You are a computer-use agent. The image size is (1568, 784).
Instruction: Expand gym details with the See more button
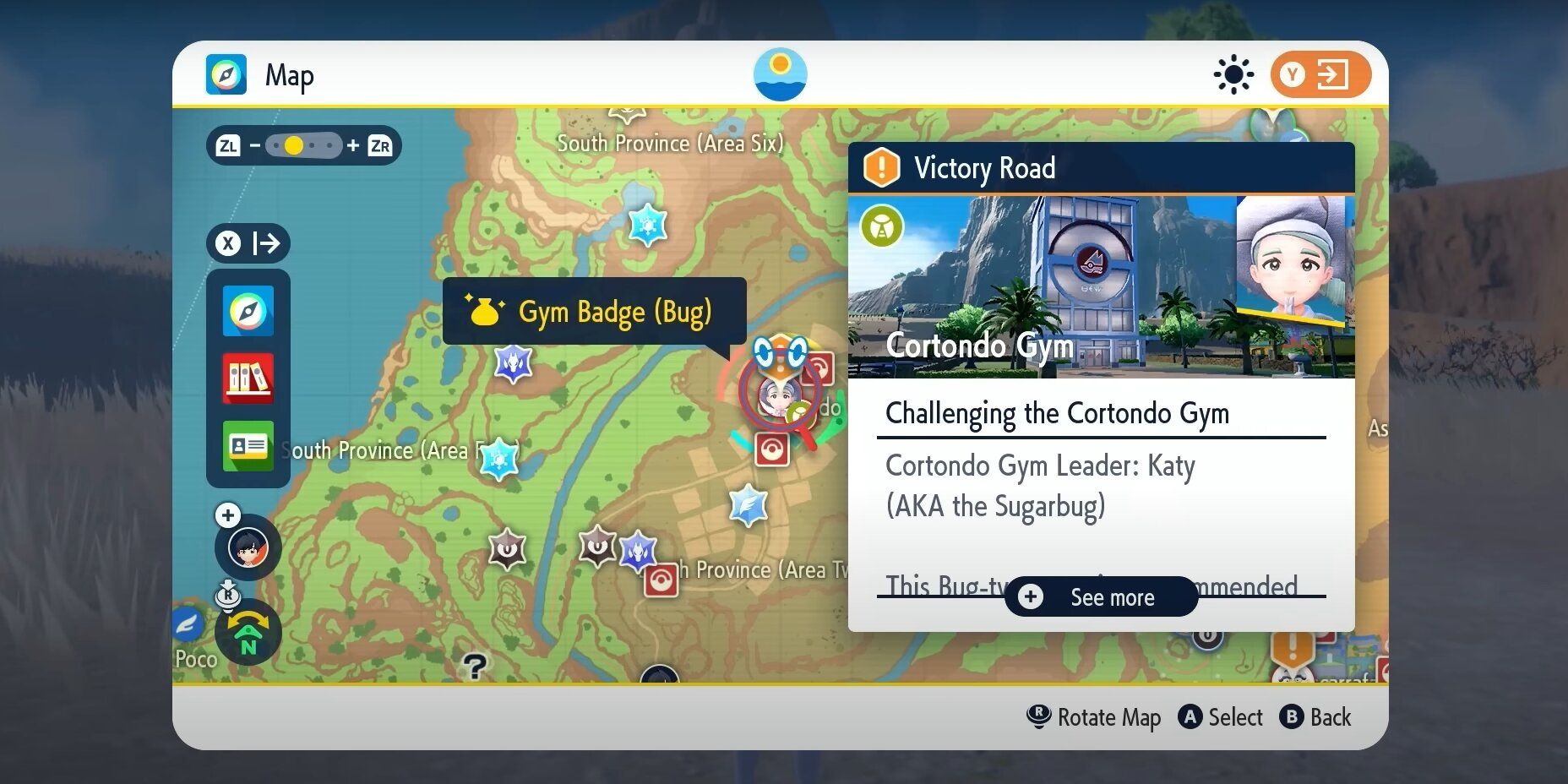[1101, 597]
